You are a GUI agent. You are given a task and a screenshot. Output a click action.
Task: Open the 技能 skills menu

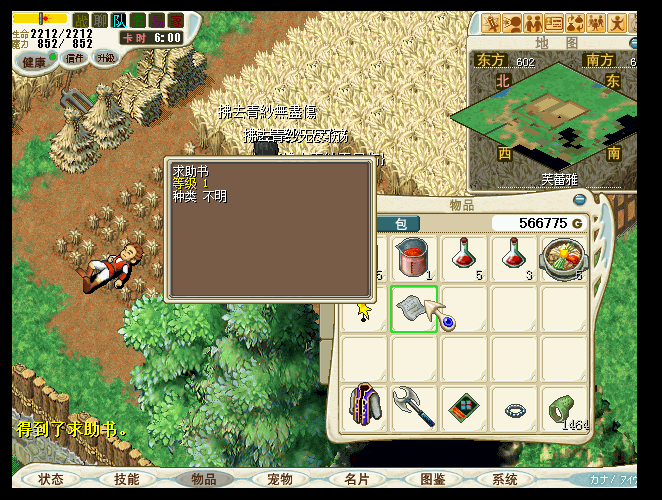click(127, 479)
